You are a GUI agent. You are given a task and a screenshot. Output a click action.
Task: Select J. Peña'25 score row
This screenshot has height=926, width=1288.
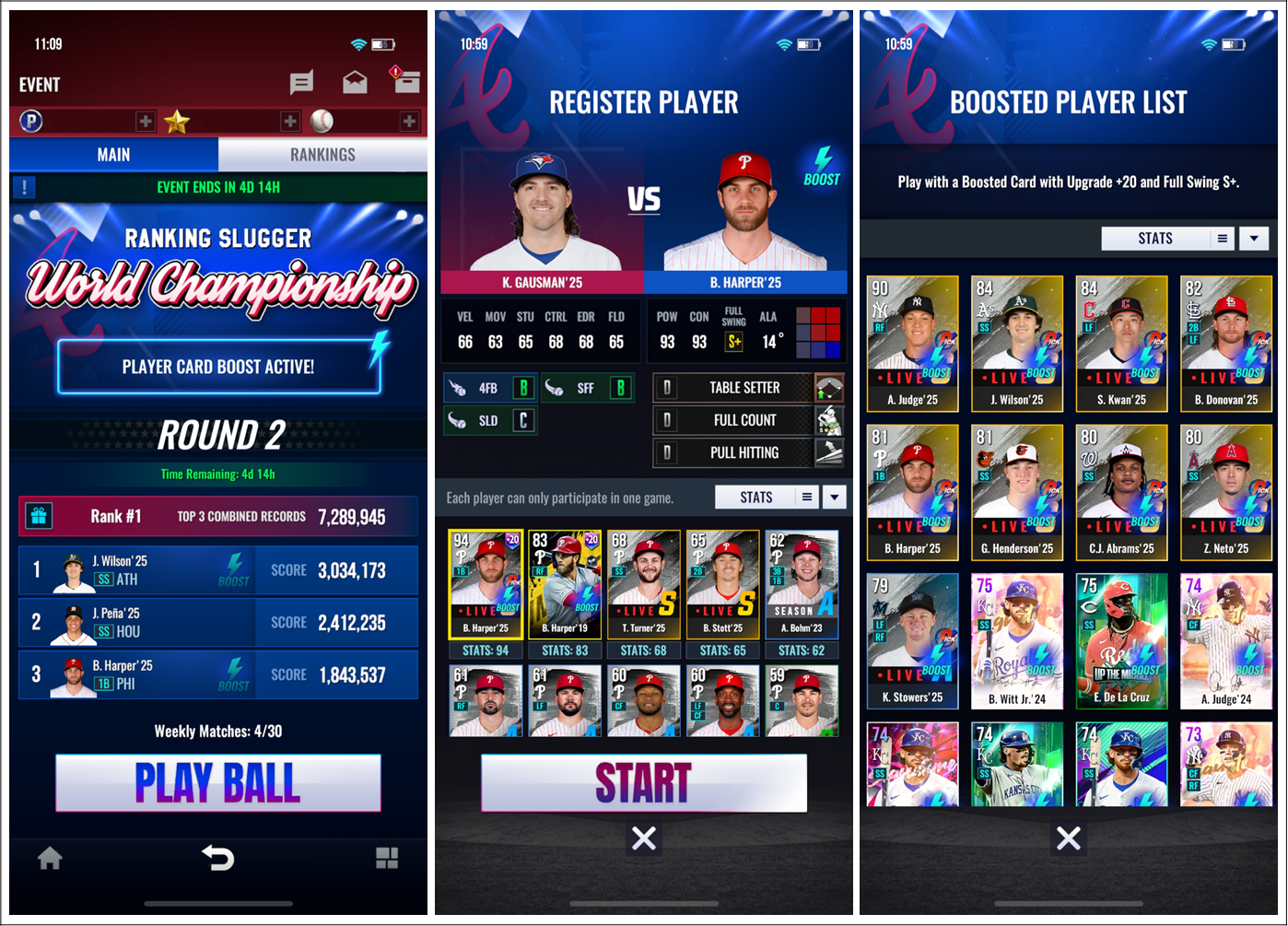tap(218, 623)
